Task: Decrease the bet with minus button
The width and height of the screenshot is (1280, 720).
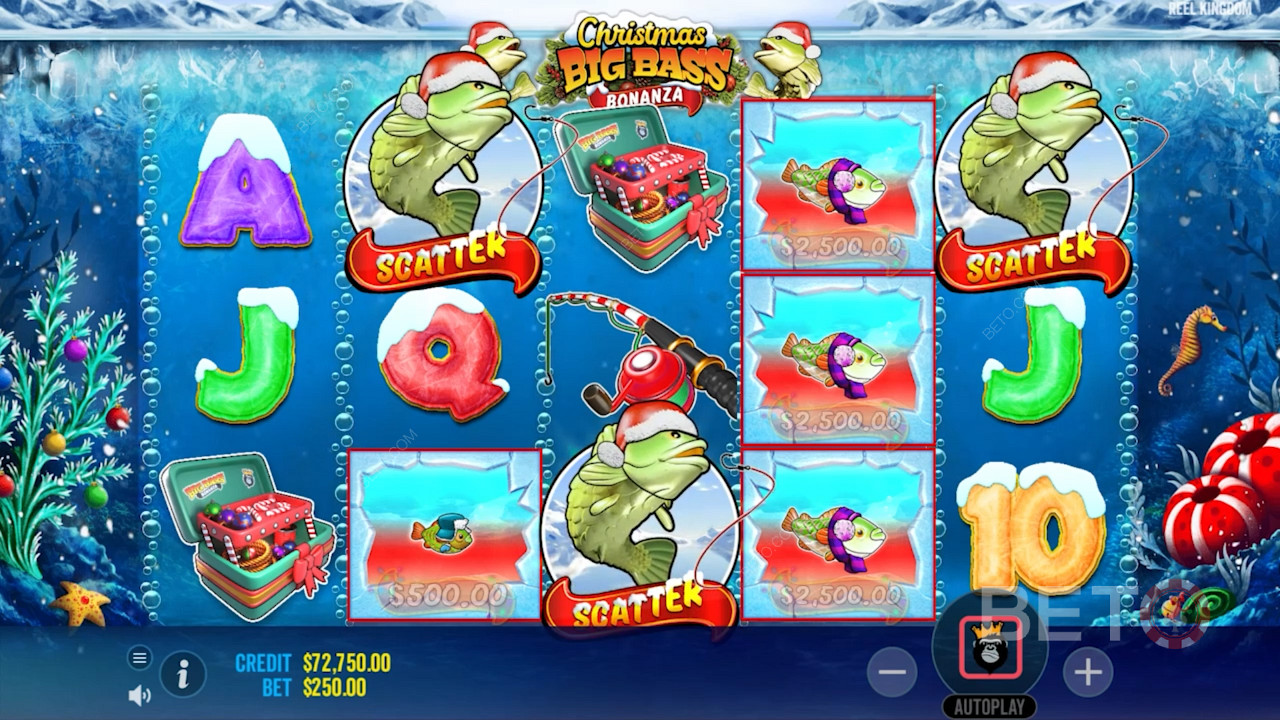Action: point(892,672)
